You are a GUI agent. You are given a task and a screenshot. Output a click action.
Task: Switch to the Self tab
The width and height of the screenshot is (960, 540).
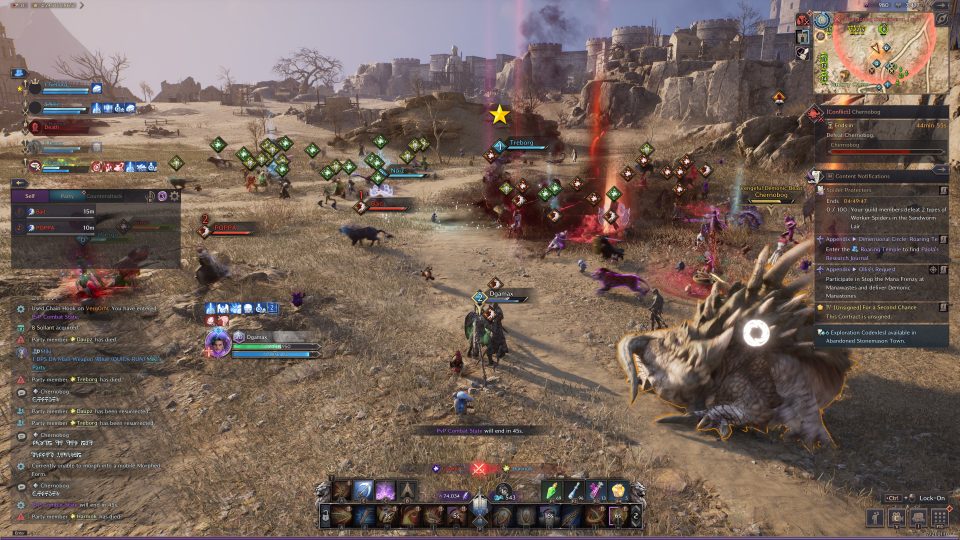(x=30, y=196)
